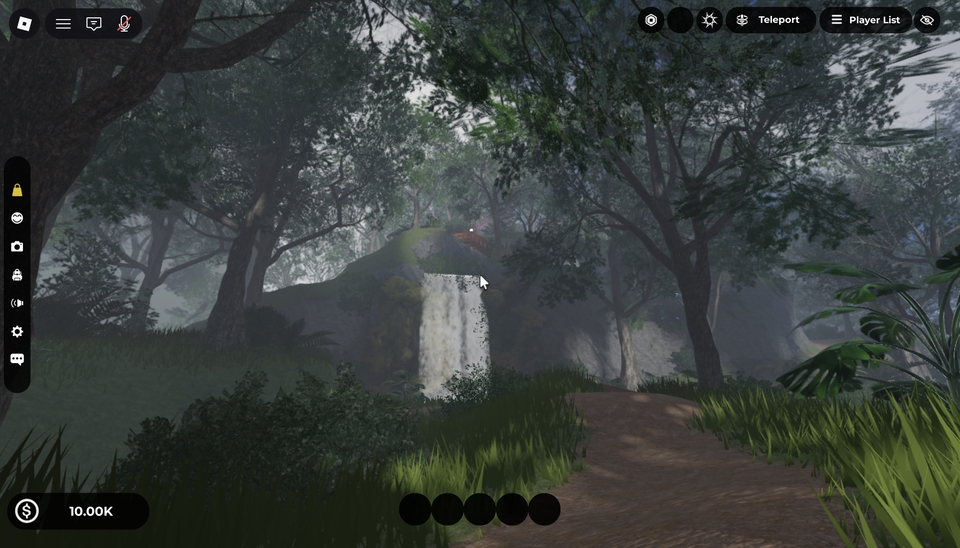Click the hexagon Robux icon

[651, 20]
